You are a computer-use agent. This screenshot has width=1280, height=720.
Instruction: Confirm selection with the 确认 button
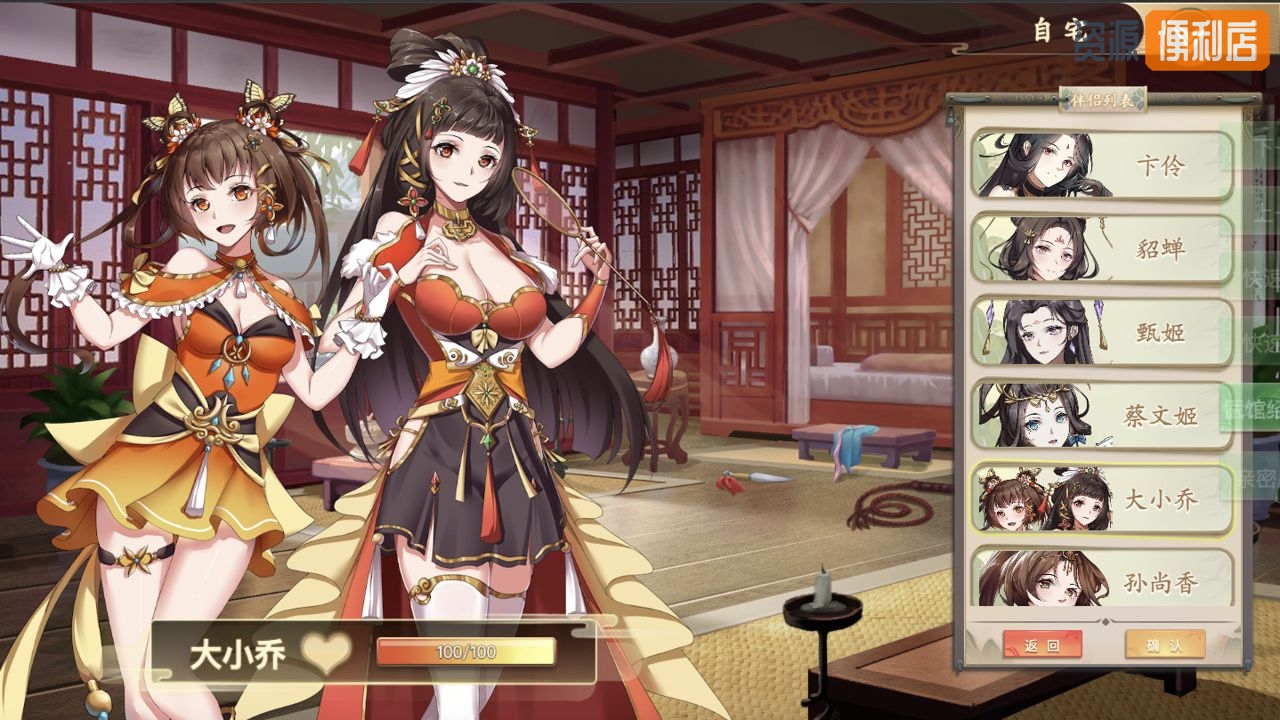click(1164, 645)
